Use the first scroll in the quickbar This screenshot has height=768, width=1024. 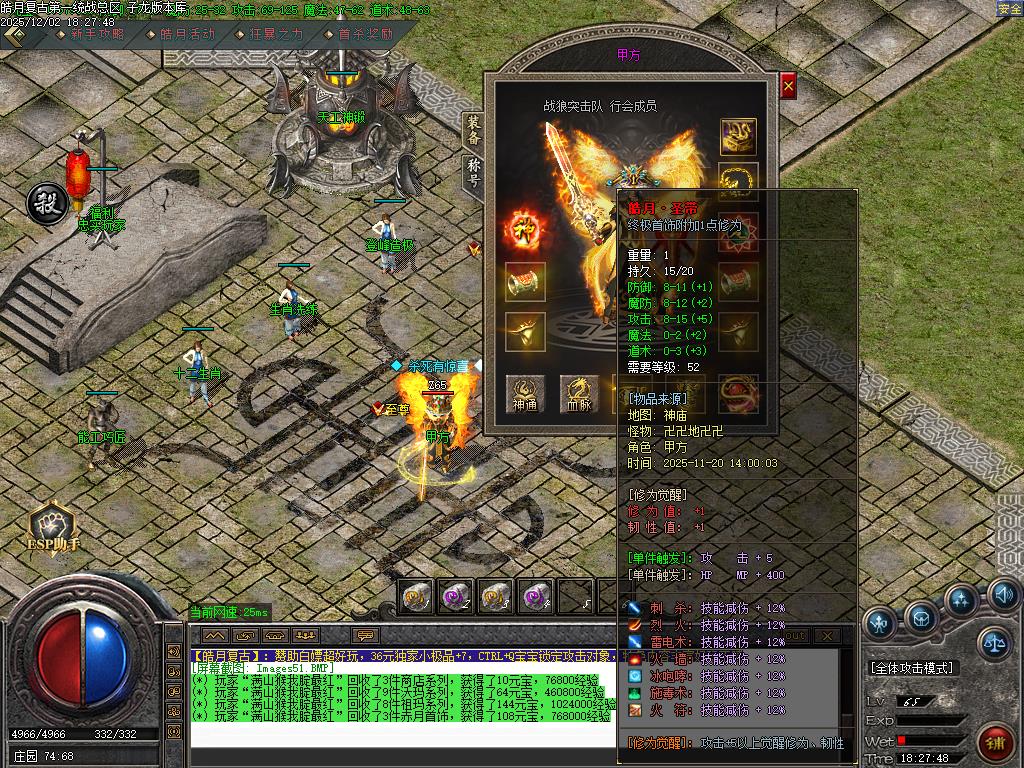[417, 597]
